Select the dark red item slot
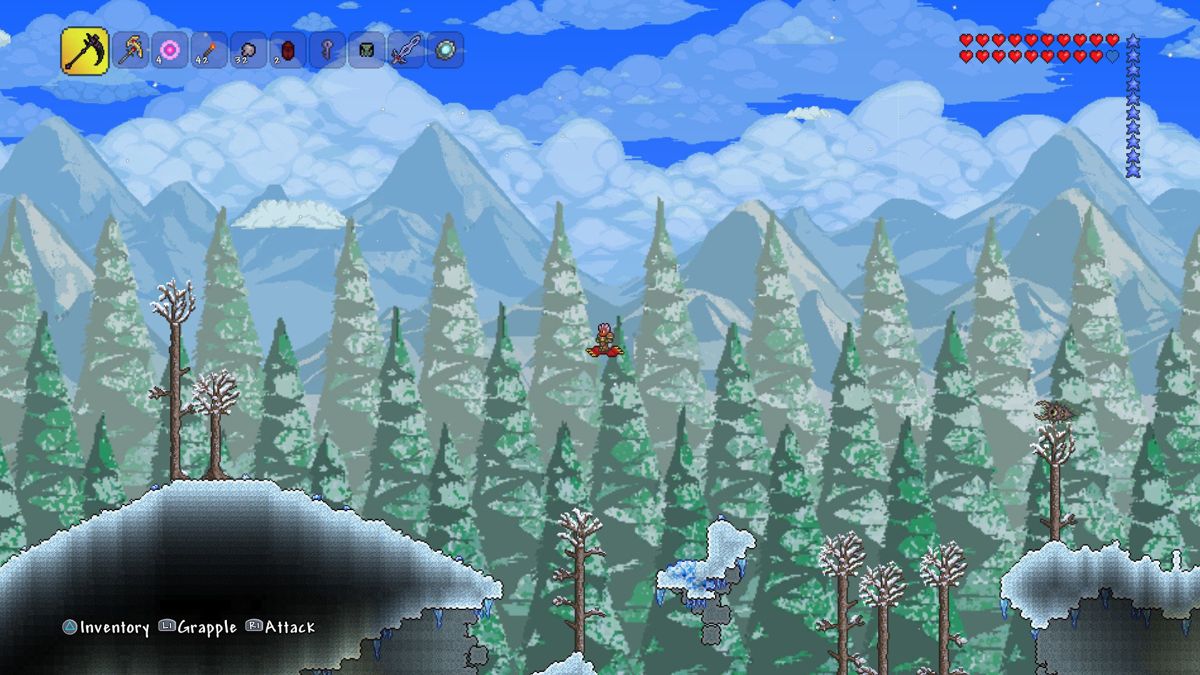Image resolution: width=1200 pixels, height=675 pixels. coord(287,50)
